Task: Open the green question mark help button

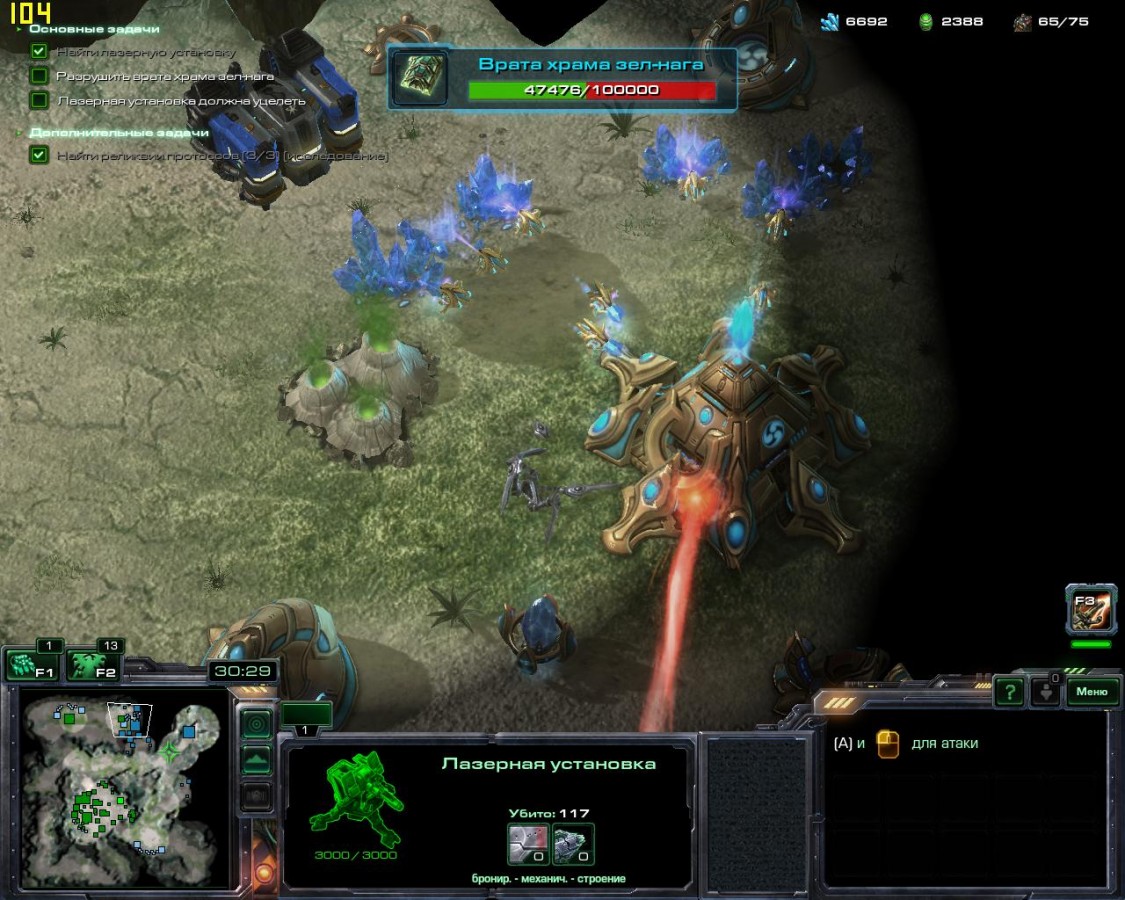Action: (1009, 691)
